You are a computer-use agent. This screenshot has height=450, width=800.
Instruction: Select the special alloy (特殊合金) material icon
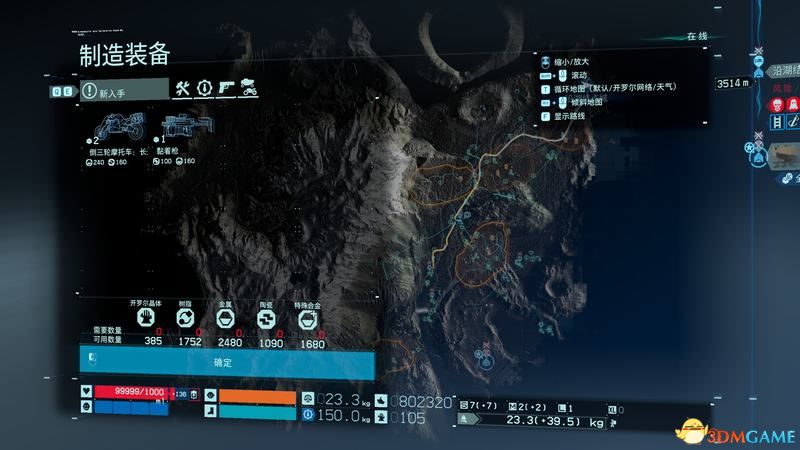coord(307,319)
